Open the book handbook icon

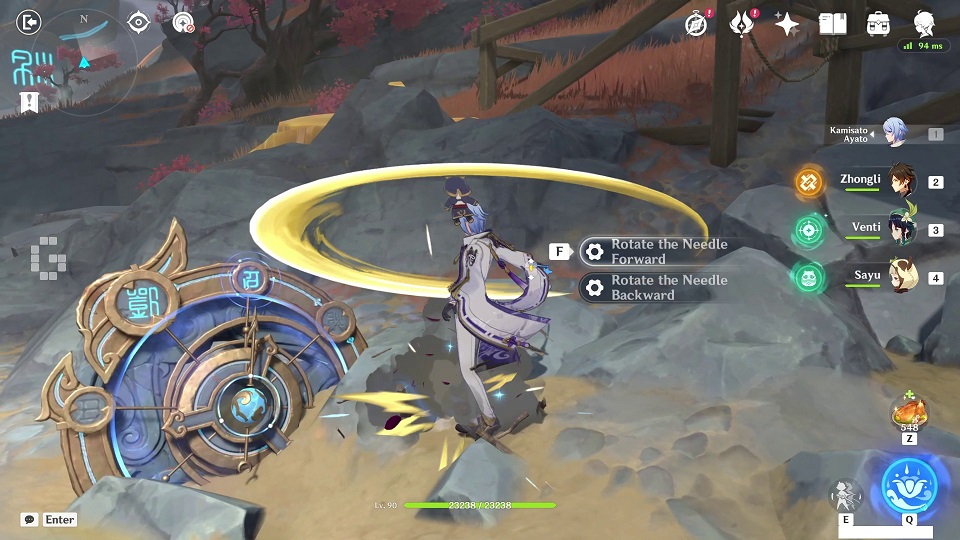[832, 24]
